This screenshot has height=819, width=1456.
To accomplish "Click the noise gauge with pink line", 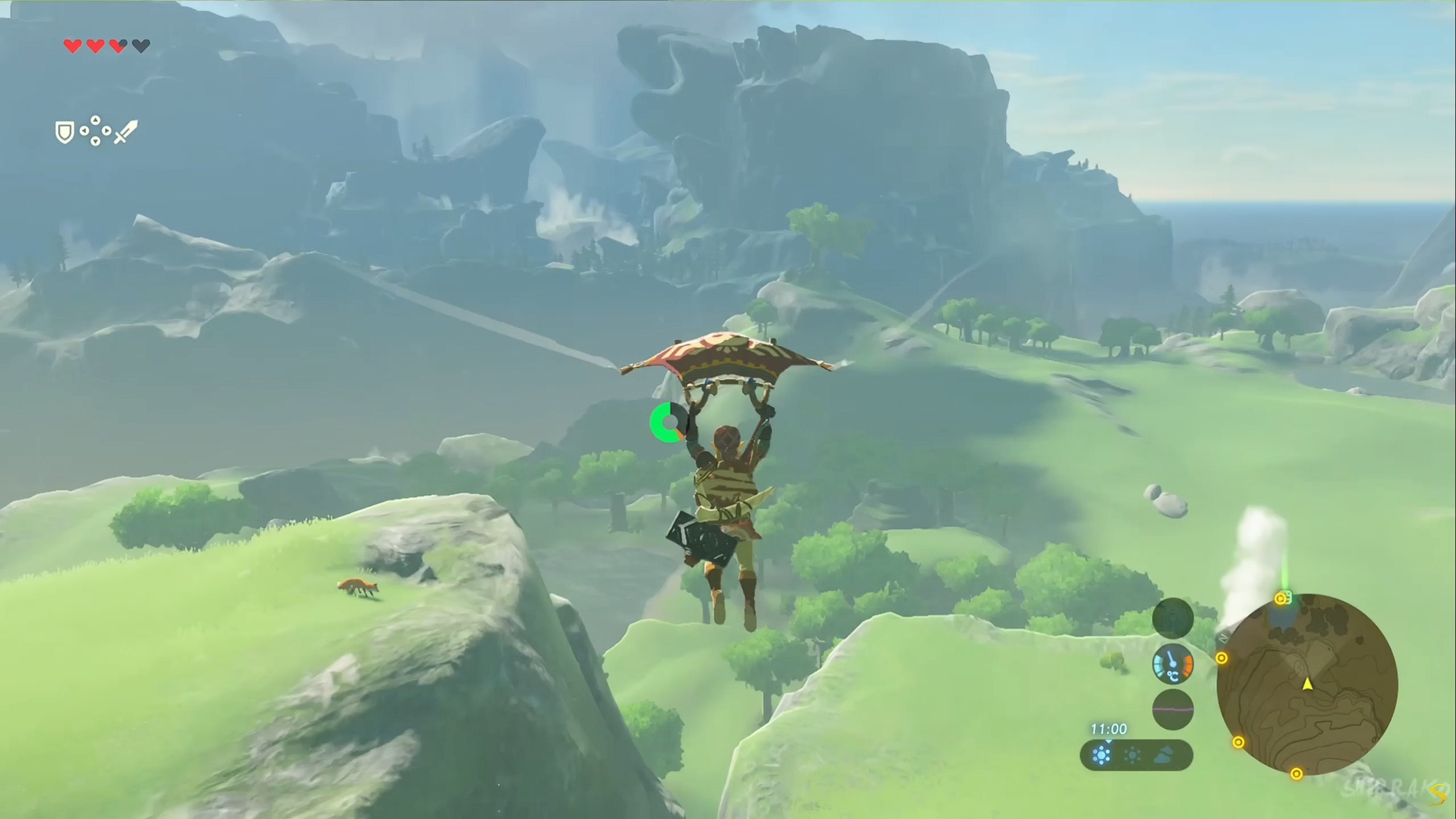I will click(x=1172, y=709).
